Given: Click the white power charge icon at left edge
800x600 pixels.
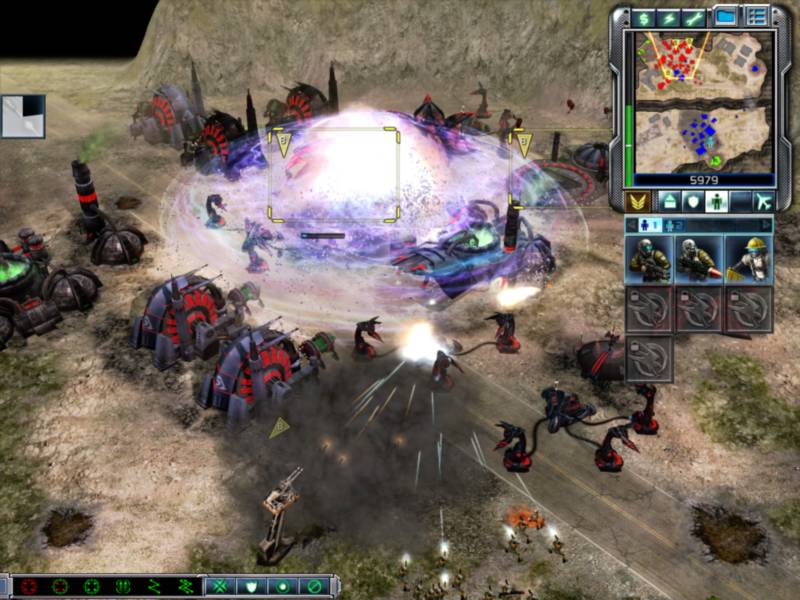Looking at the screenshot, I should pos(22,116).
